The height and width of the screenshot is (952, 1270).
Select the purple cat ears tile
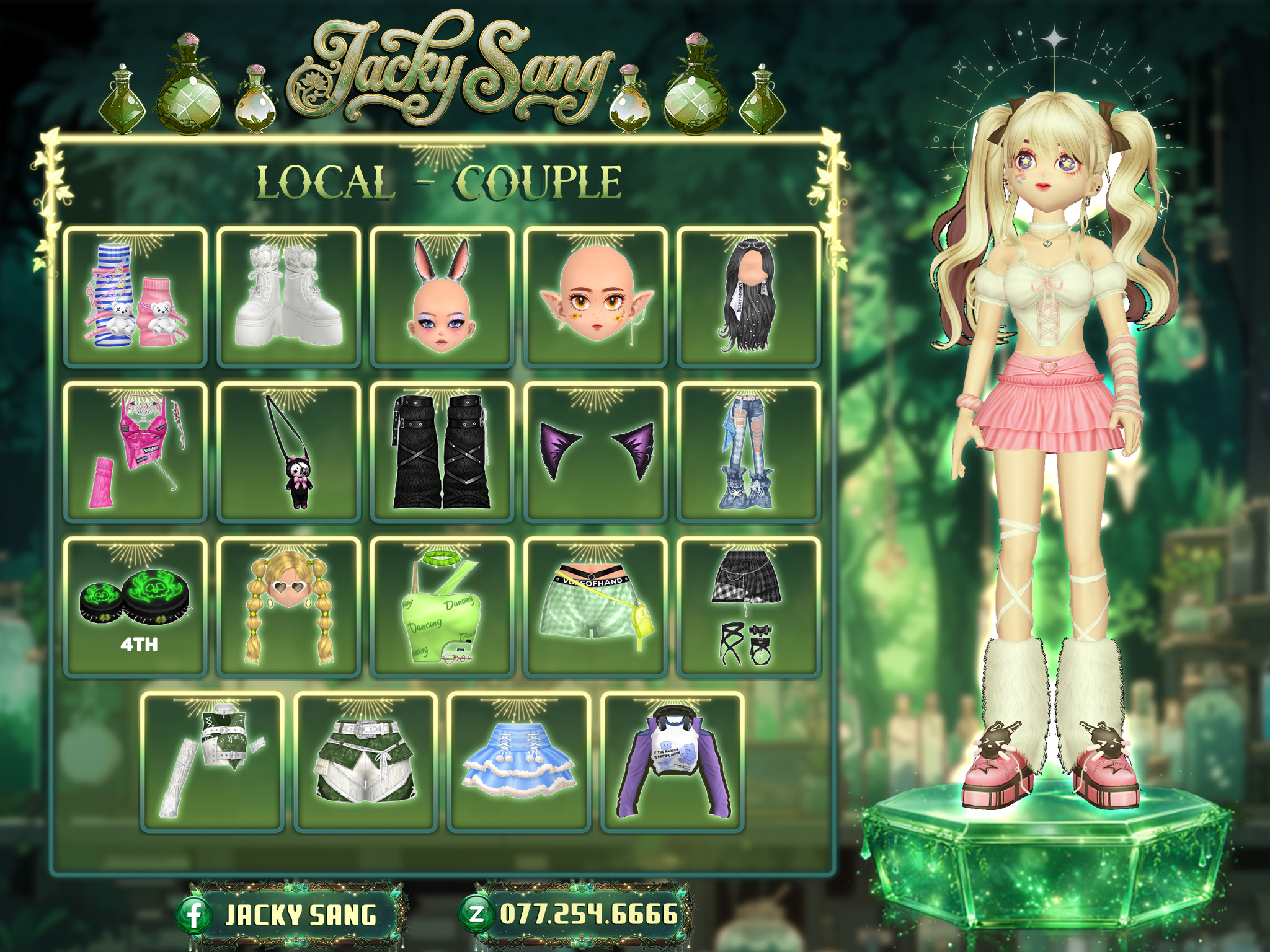pos(595,452)
